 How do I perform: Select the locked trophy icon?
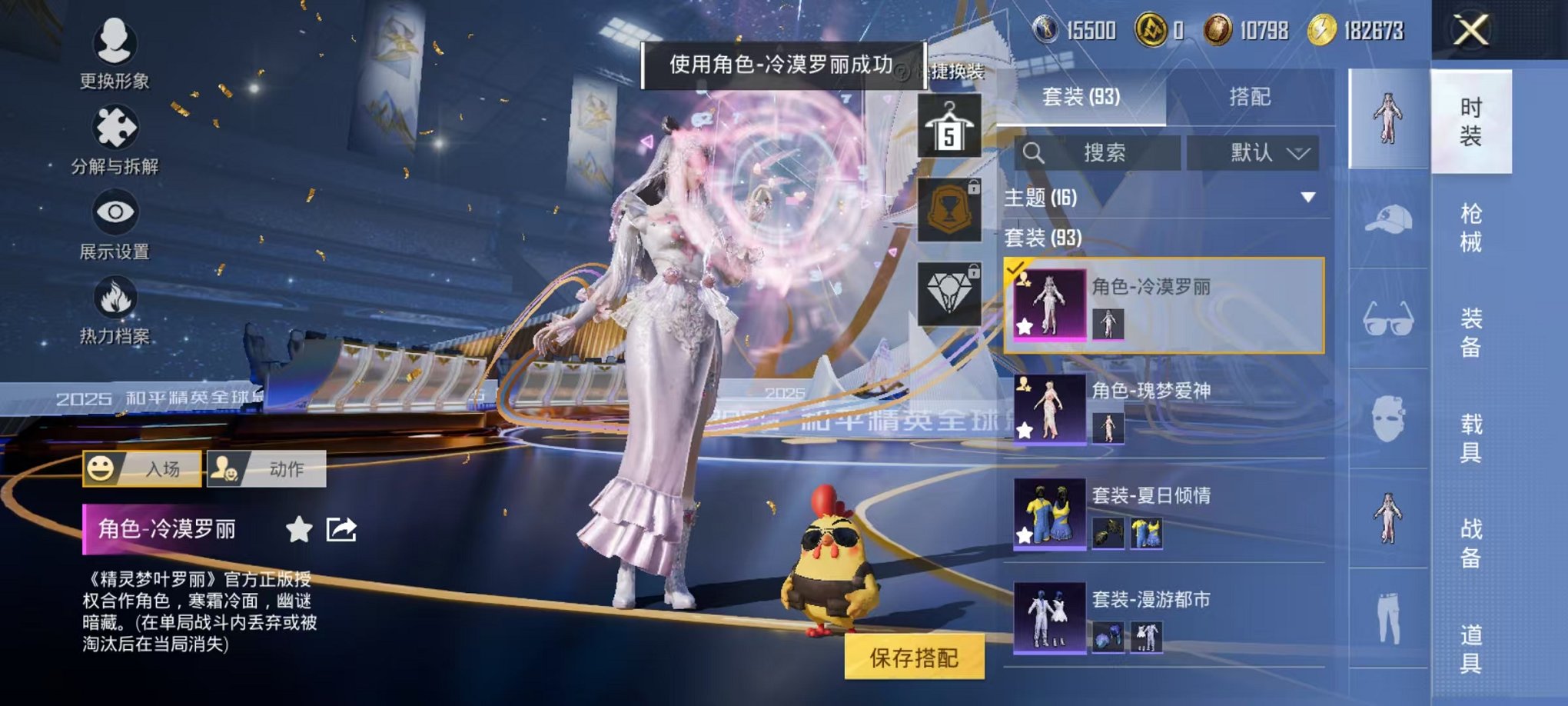951,208
